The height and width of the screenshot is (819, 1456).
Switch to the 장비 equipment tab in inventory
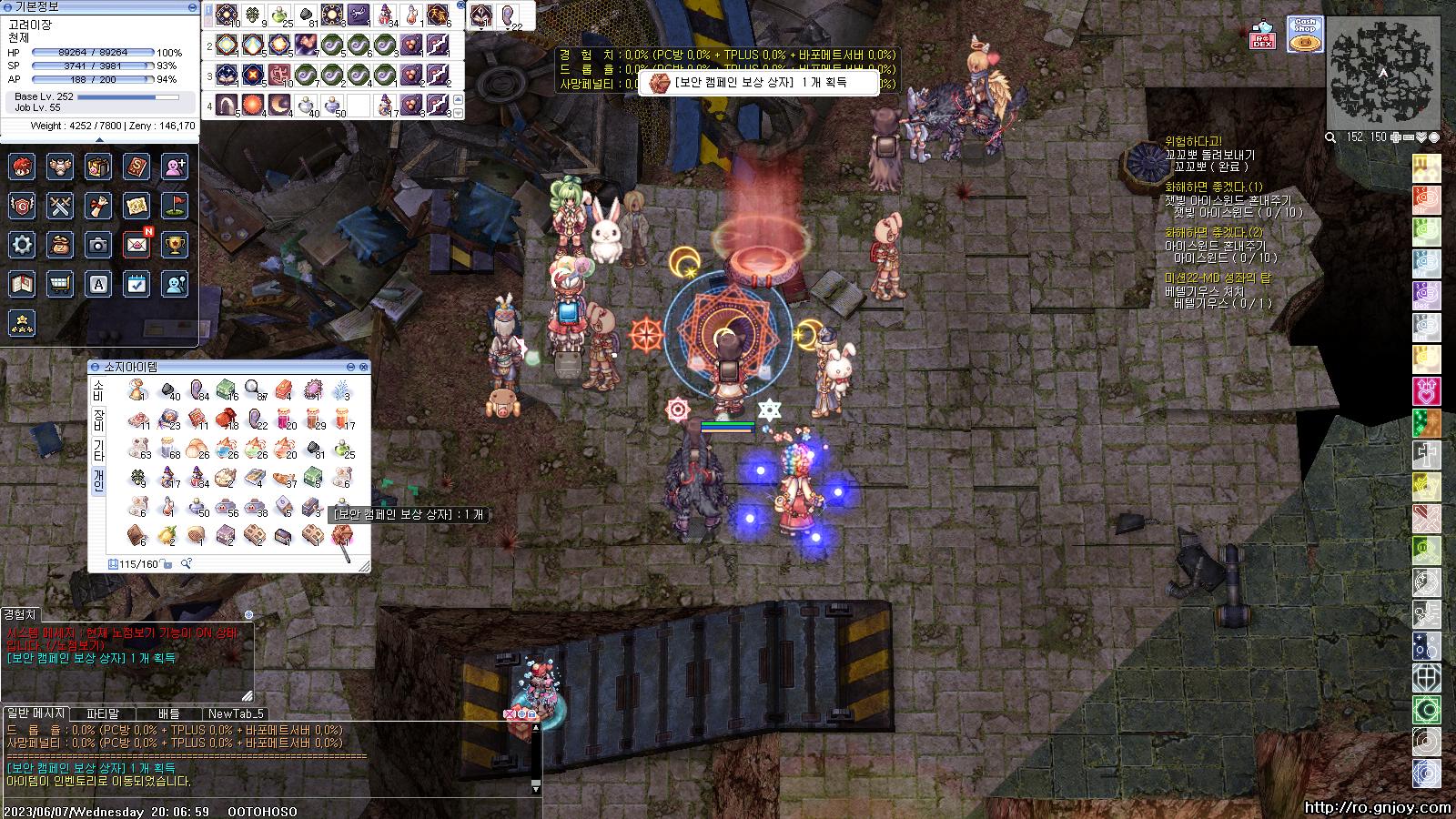(x=98, y=421)
